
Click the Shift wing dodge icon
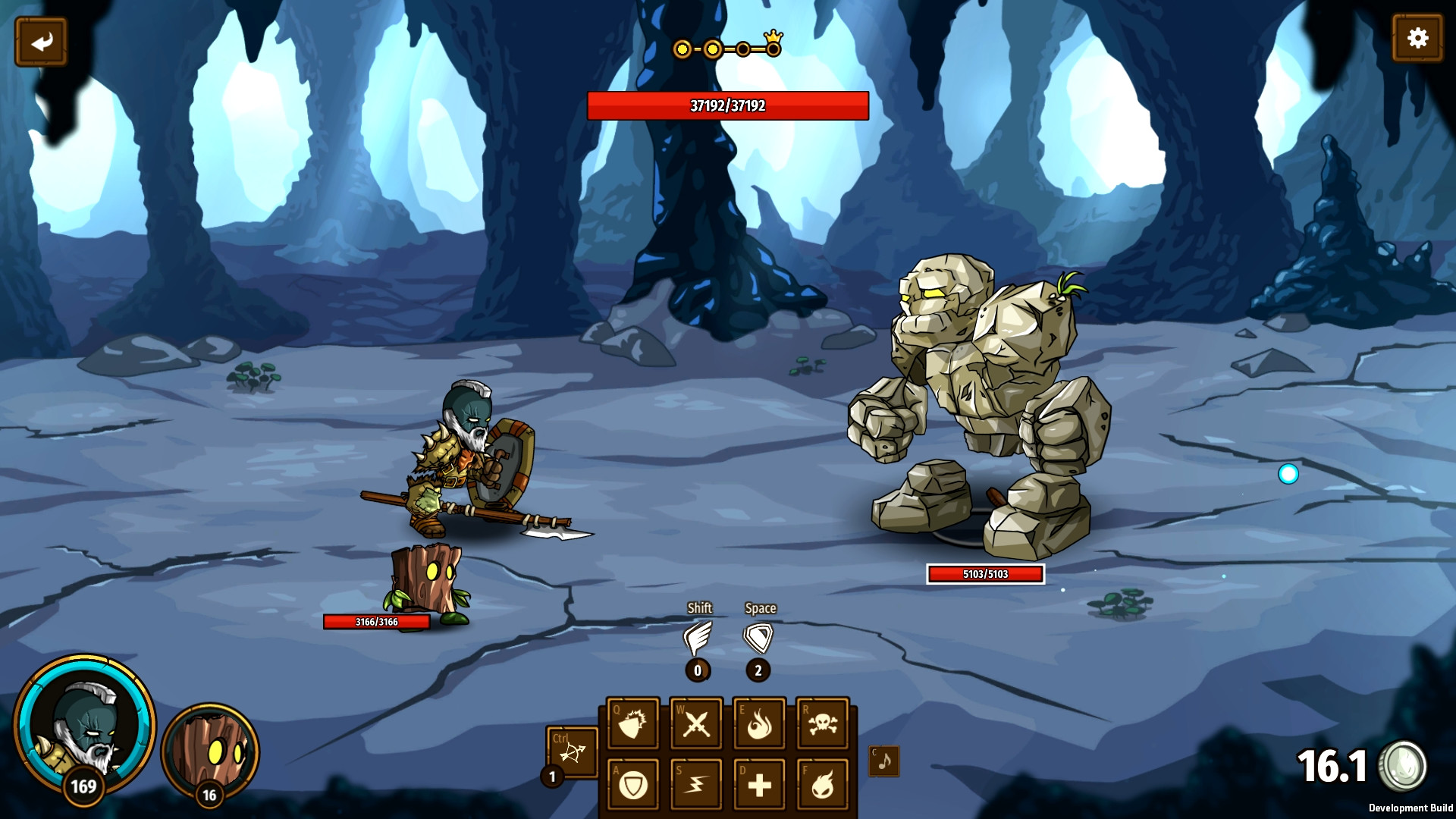tap(698, 638)
